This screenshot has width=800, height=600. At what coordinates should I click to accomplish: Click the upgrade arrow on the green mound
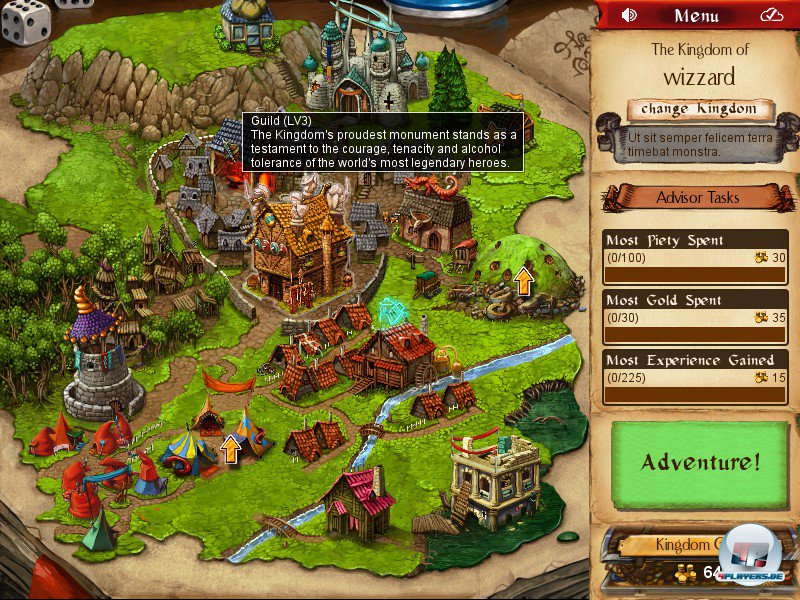[x=523, y=280]
